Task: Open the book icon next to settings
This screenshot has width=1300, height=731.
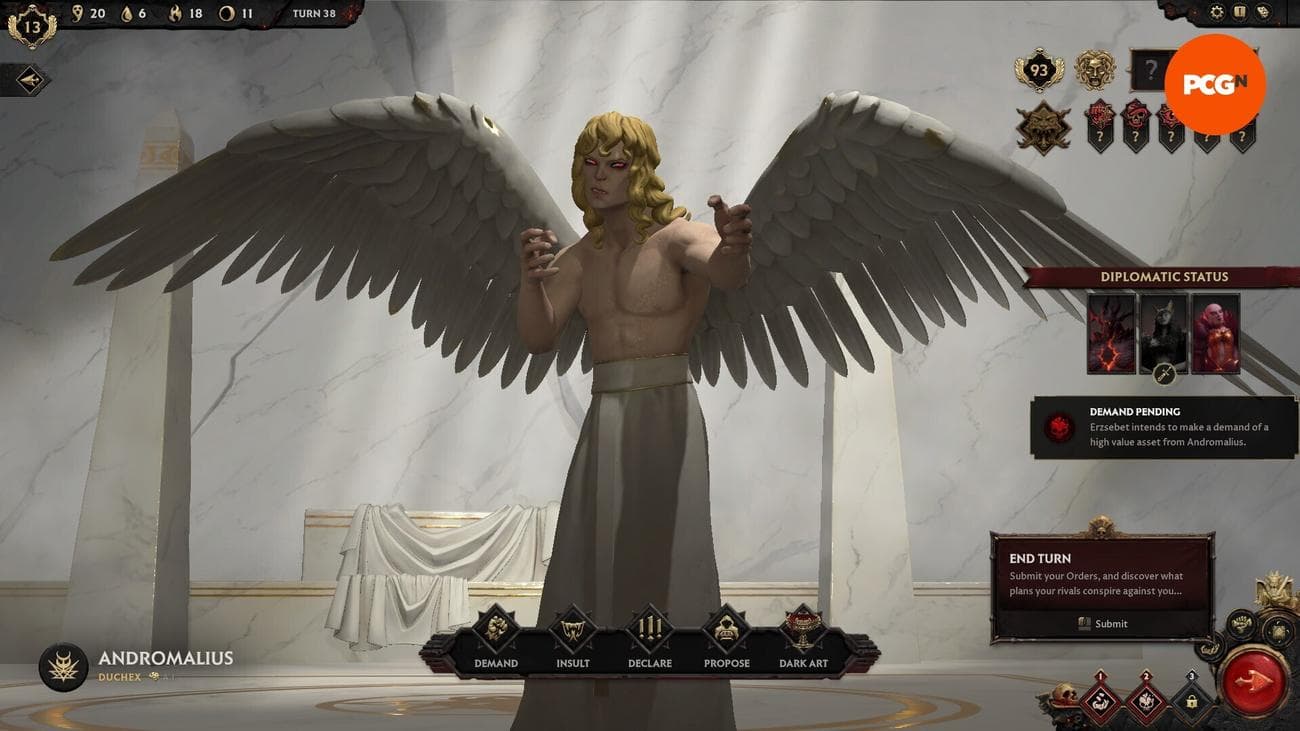Action: (x=1240, y=12)
